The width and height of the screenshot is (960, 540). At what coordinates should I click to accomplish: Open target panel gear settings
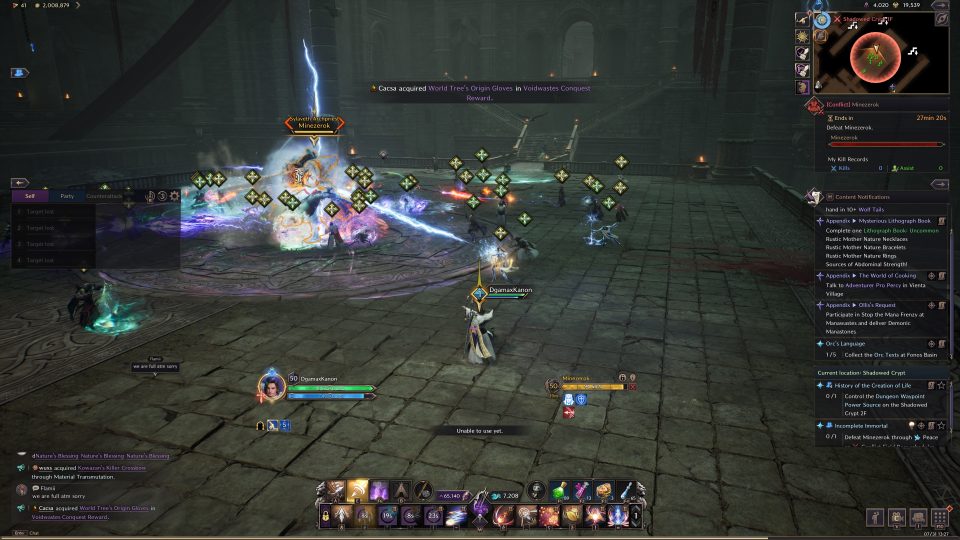[175, 197]
